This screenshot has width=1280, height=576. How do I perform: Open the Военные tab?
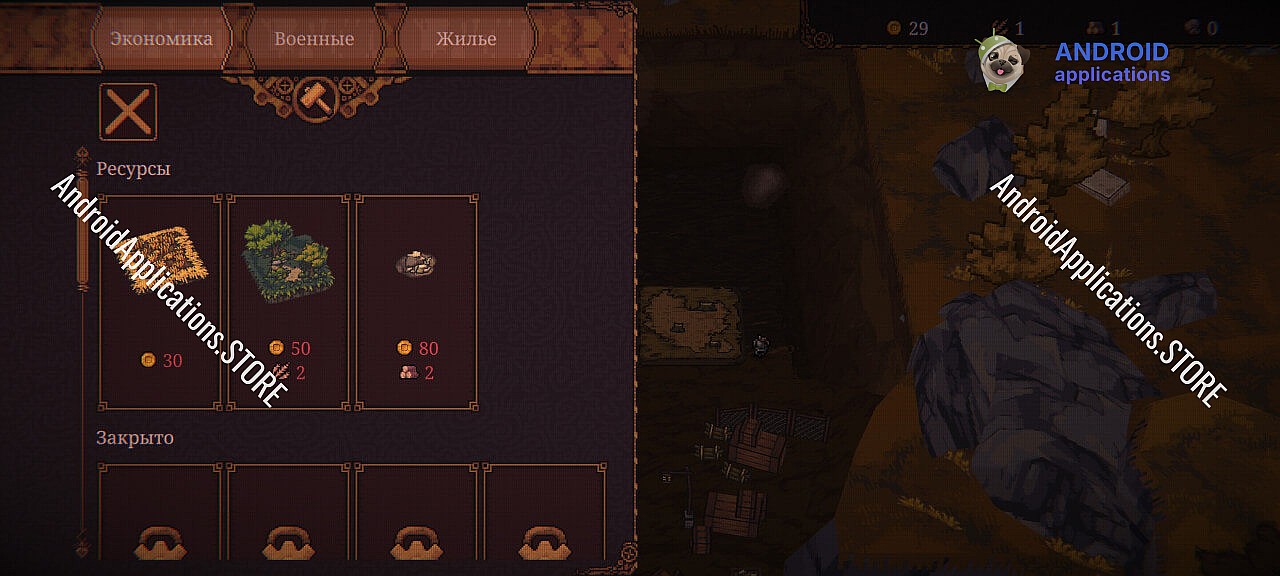pyautogui.click(x=314, y=39)
